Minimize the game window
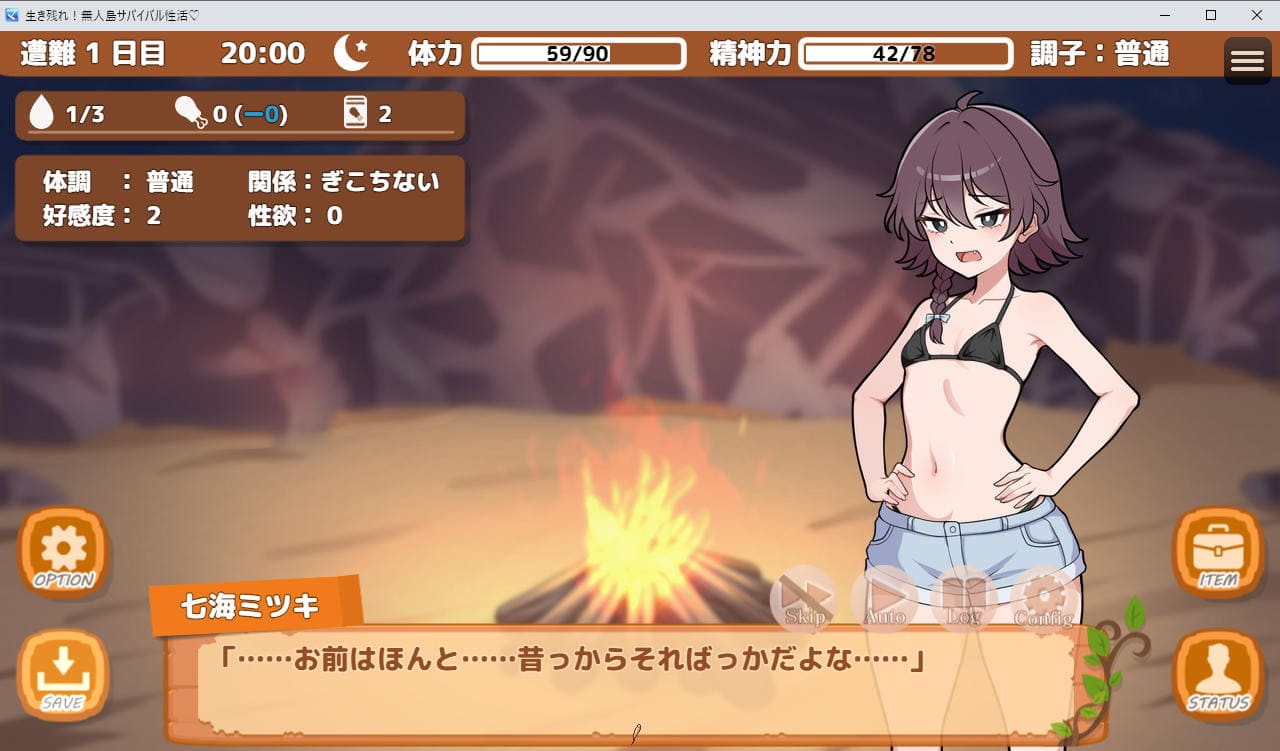Viewport: 1280px width, 751px height. [x=1165, y=15]
